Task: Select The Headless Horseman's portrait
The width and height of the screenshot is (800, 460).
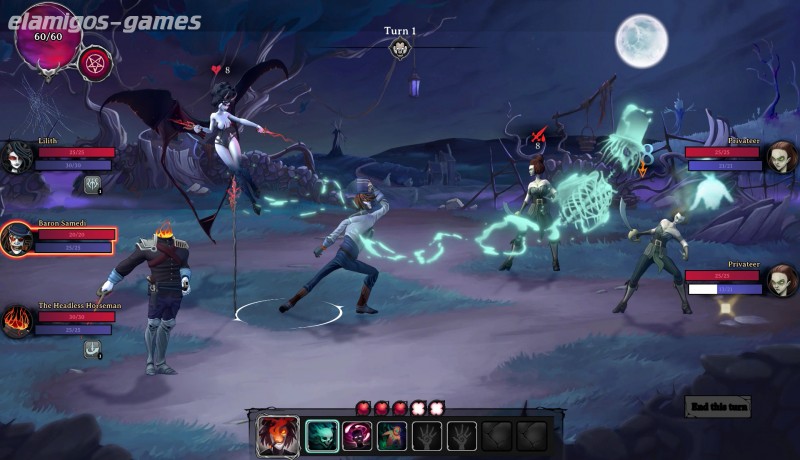Action: (x=17, y=322)
